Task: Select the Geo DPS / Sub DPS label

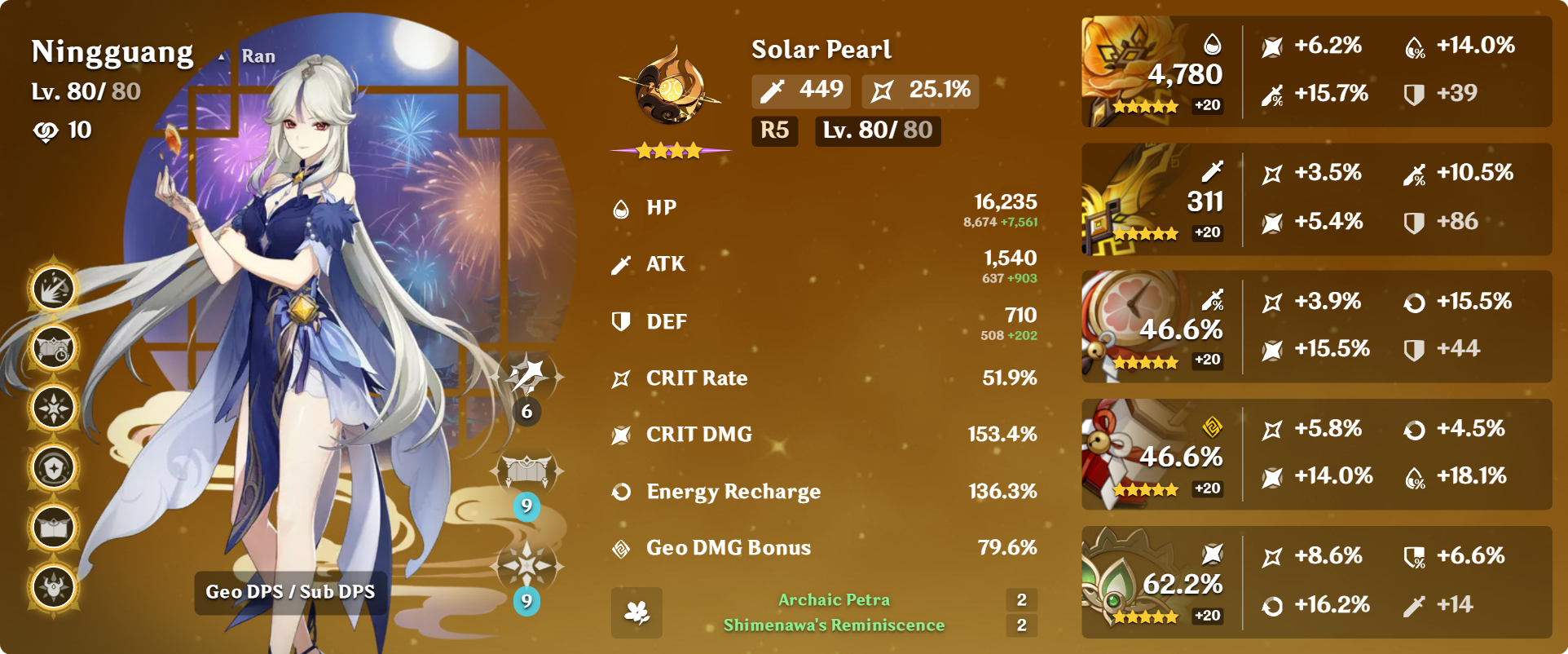Action: click(290, 592)
